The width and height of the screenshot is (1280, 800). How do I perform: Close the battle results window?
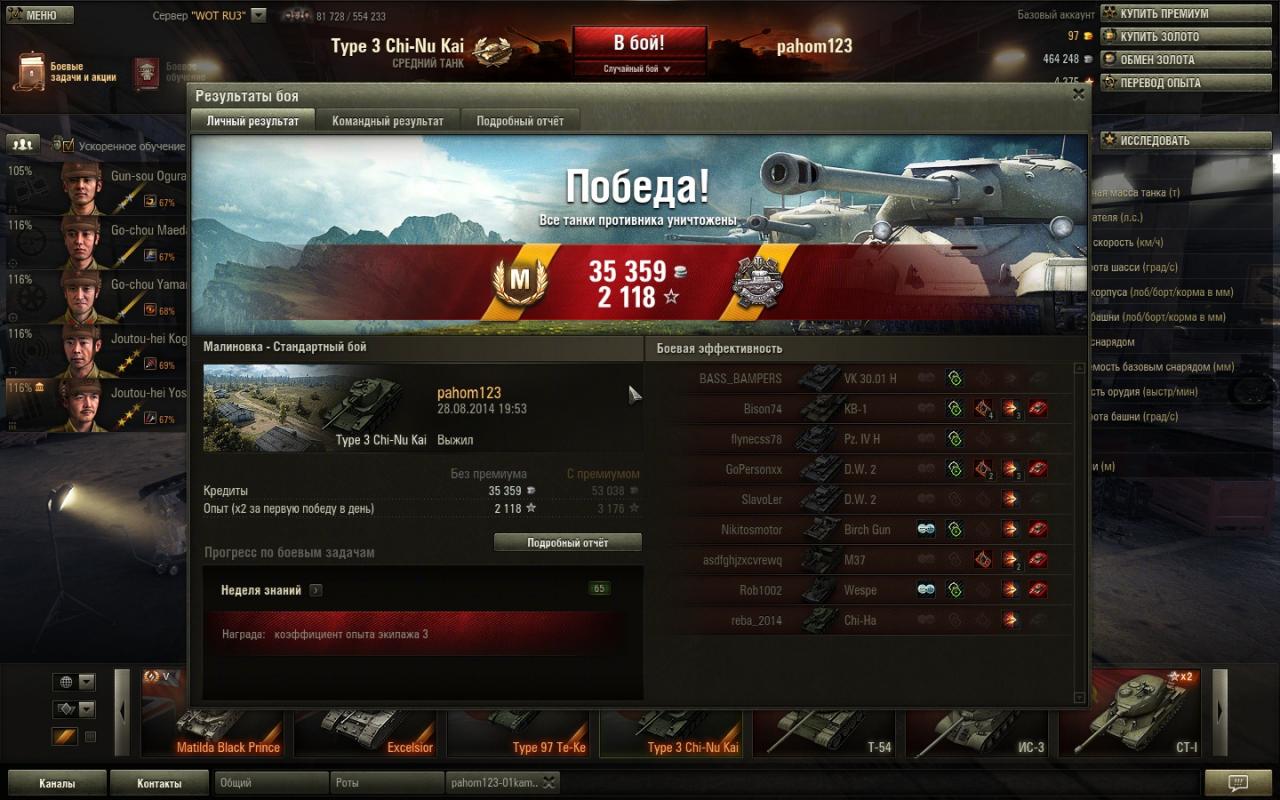(x=1078, y=94)
